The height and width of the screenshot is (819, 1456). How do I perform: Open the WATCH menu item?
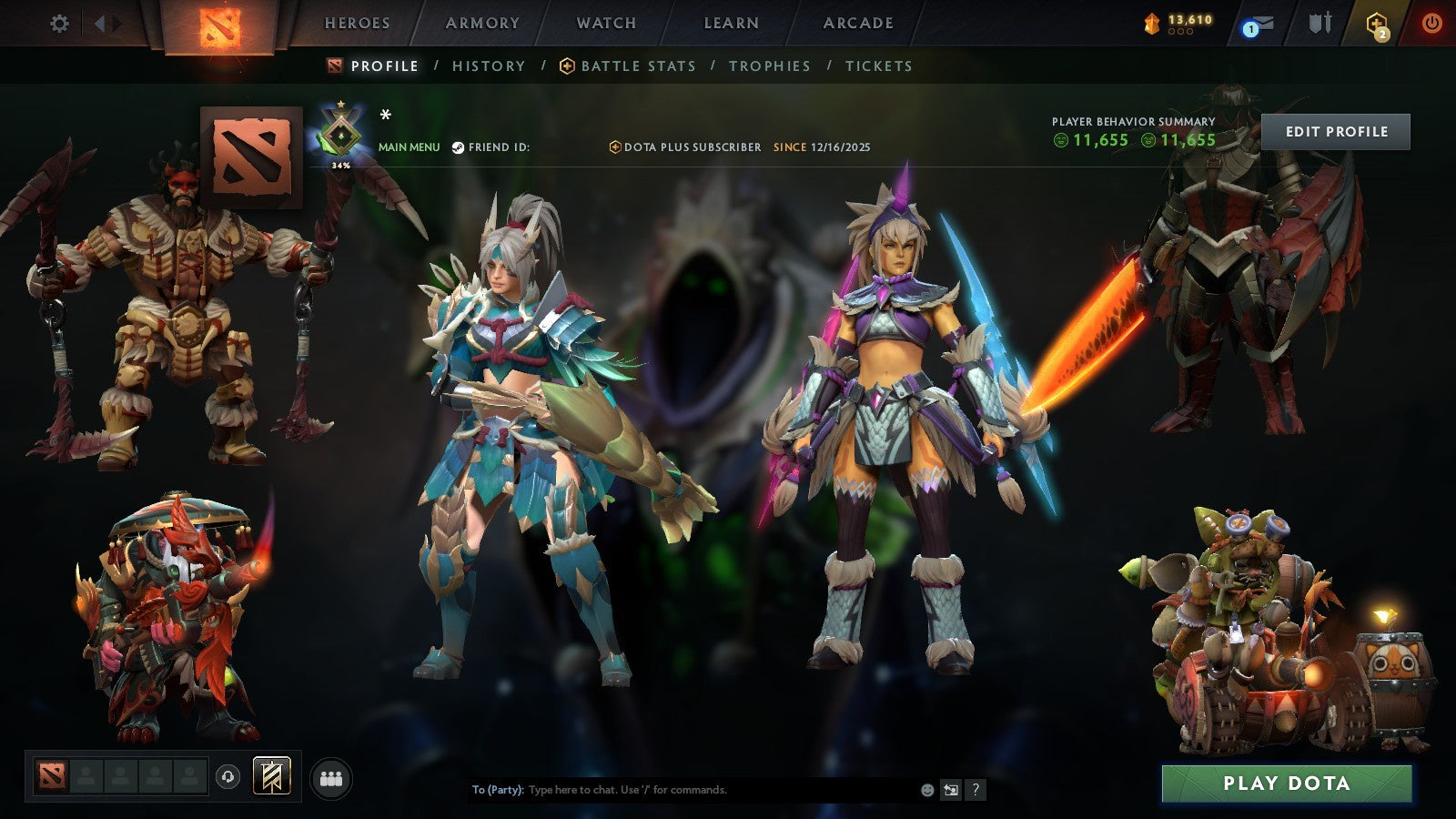click(x=606, y=24)
